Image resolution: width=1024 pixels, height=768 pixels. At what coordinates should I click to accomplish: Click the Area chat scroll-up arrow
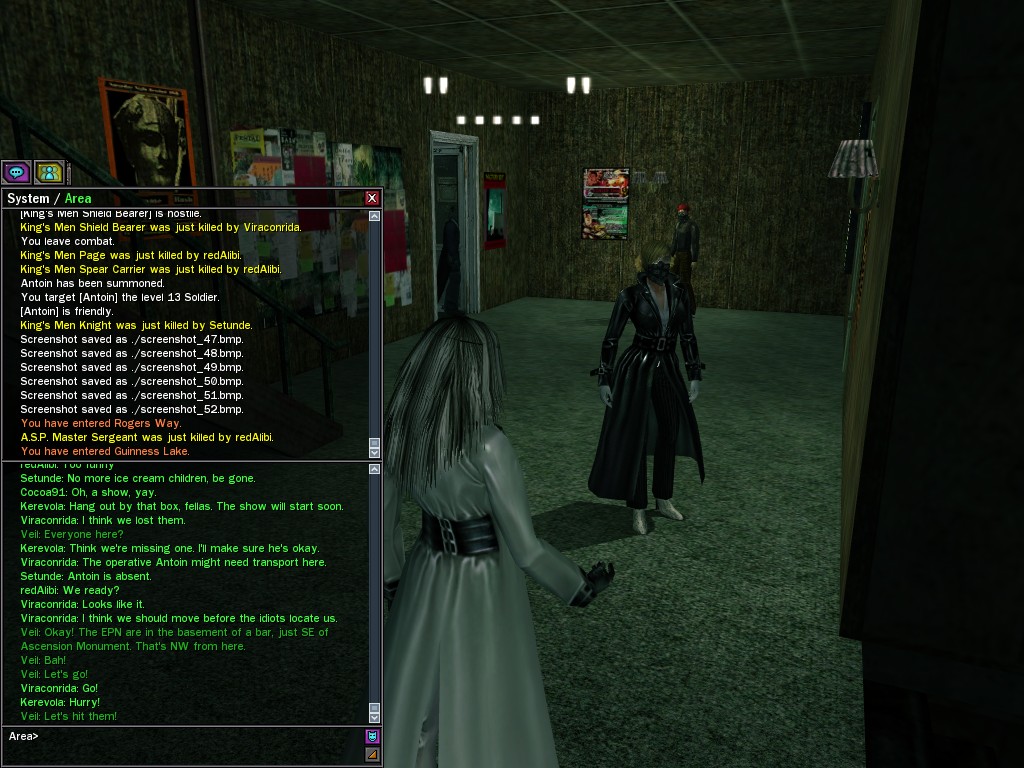point(375,469)
